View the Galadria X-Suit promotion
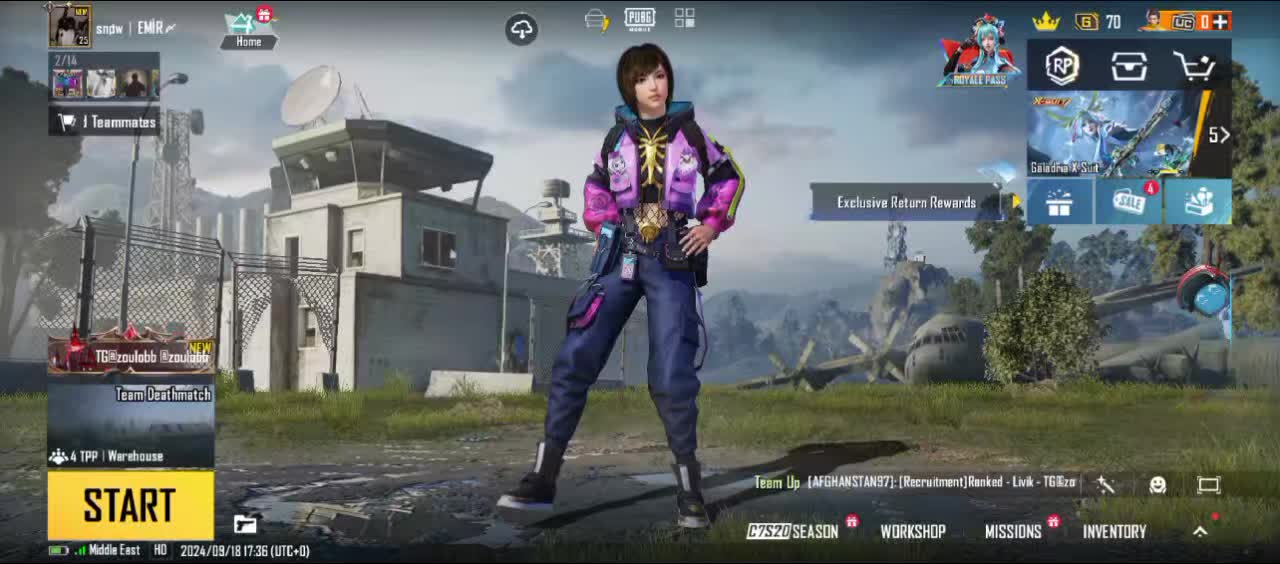1280x564 pixels. coord(1115,134)
